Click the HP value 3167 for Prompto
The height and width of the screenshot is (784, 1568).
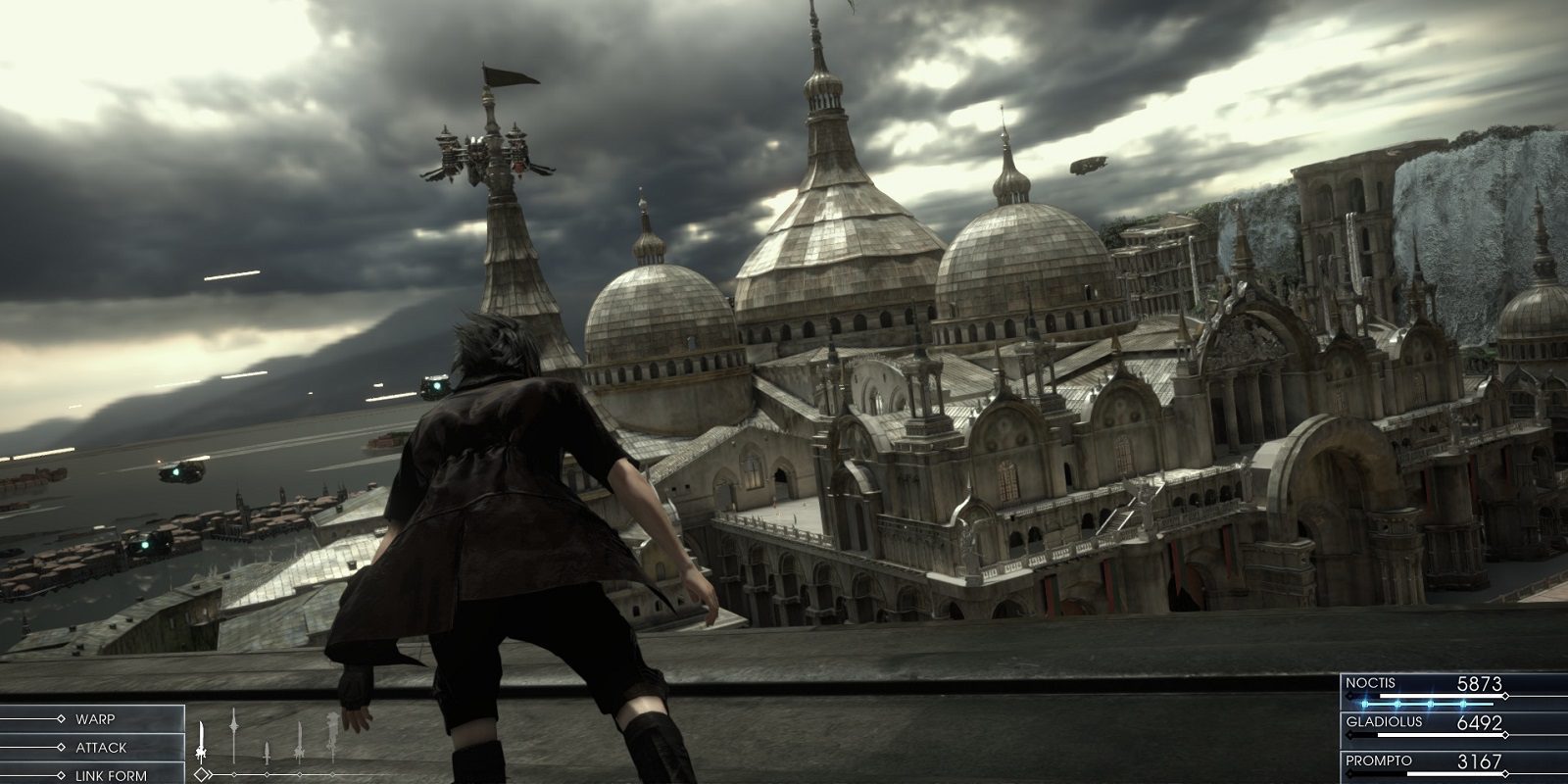pos(1479,760)
